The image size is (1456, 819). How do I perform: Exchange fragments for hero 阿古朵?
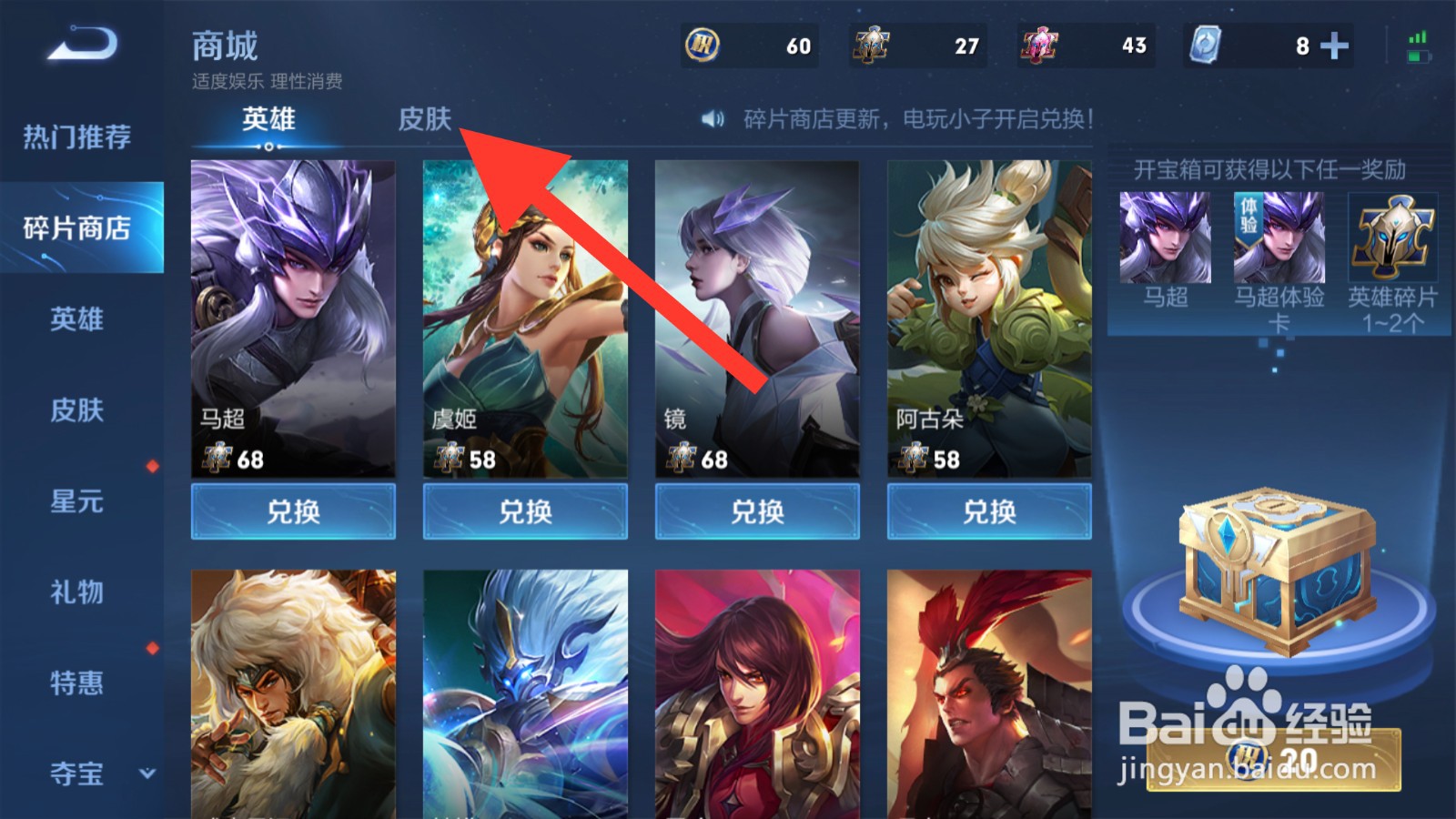coord(989,511)
